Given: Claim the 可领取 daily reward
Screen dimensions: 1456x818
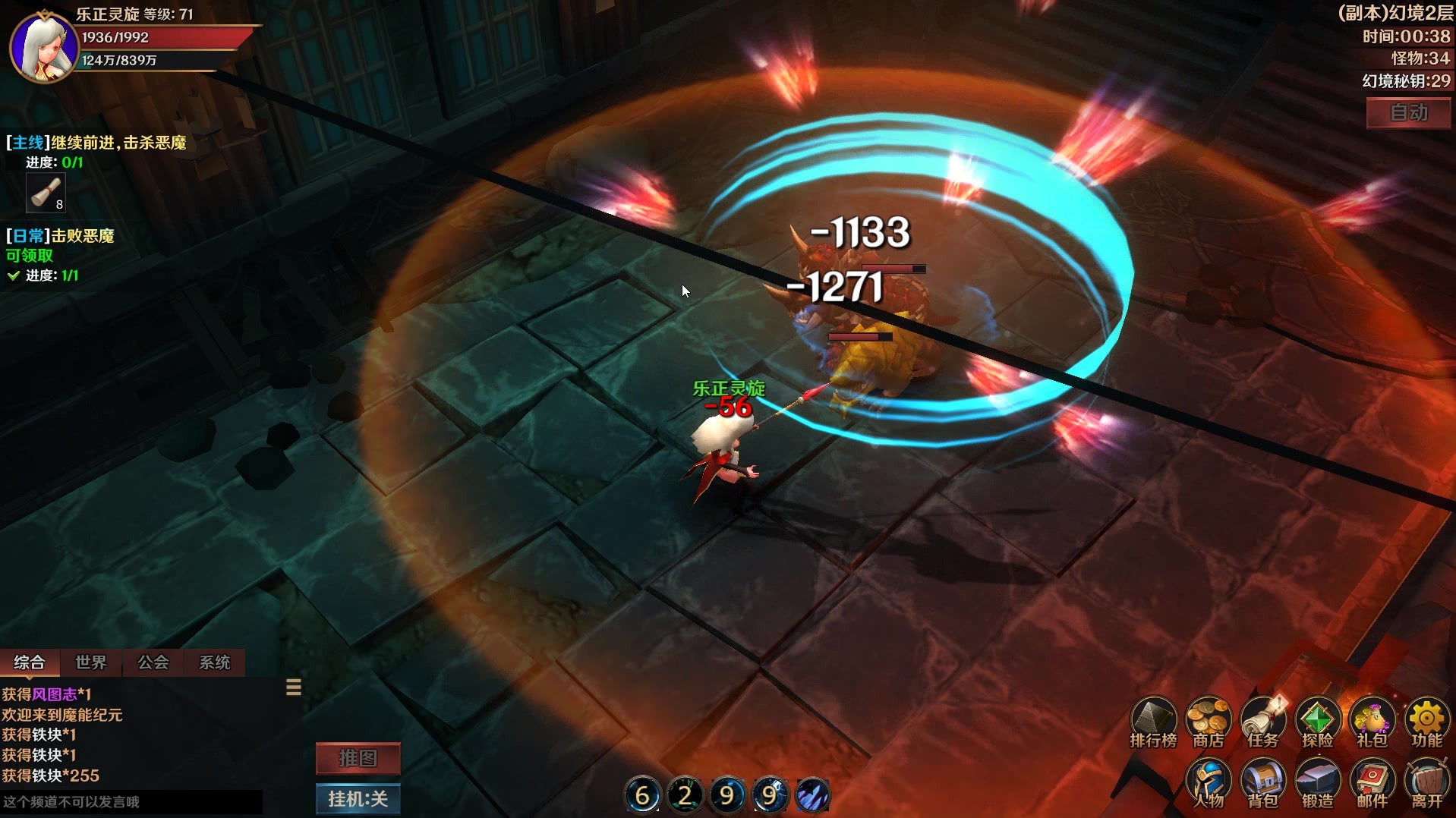Looking at the screenshot, I should click(29, 256).
